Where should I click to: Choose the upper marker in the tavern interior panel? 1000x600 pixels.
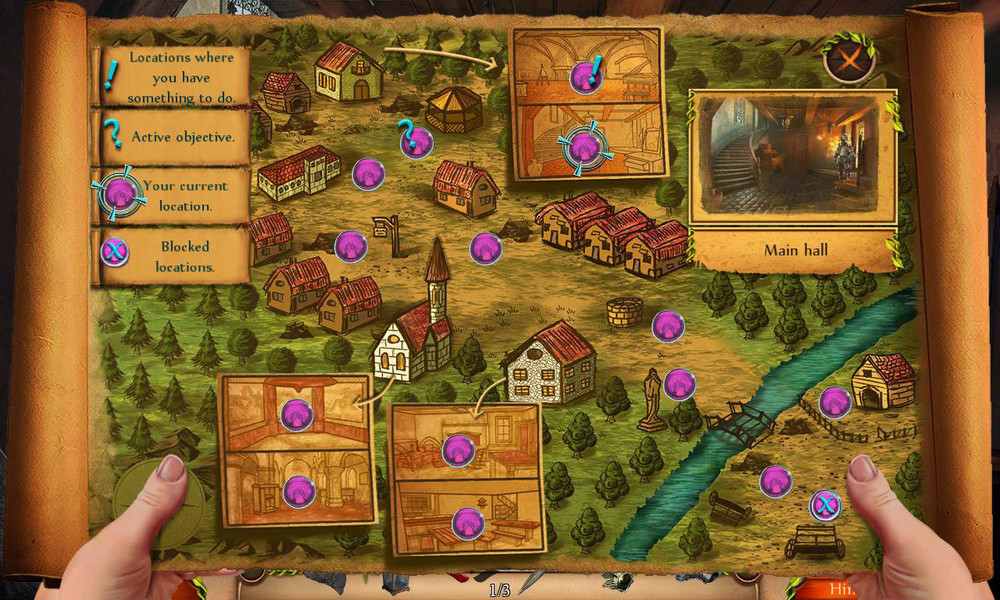[457, 450]
